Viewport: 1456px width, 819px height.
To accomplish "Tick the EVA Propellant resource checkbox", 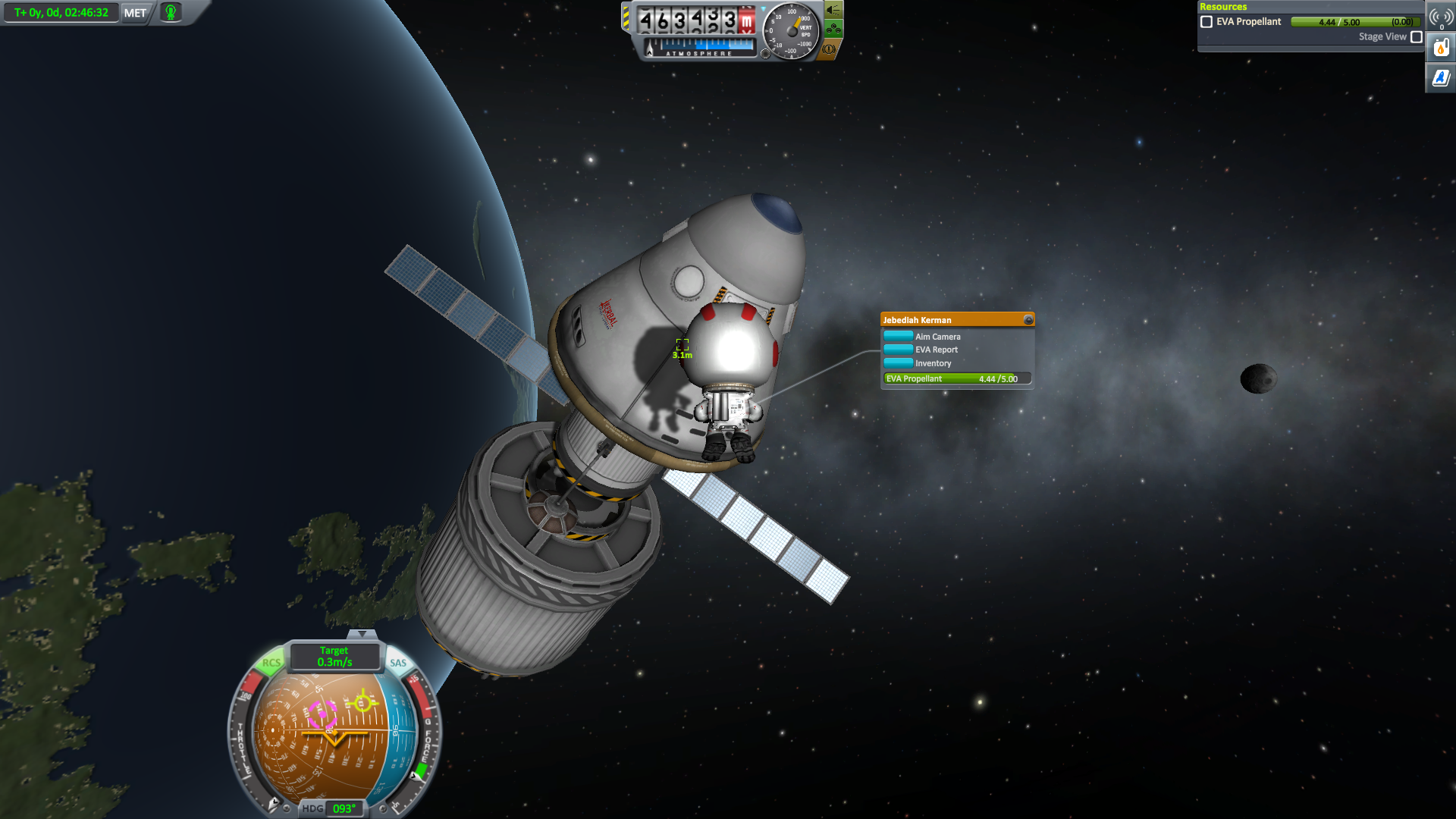I will 1207,22.
